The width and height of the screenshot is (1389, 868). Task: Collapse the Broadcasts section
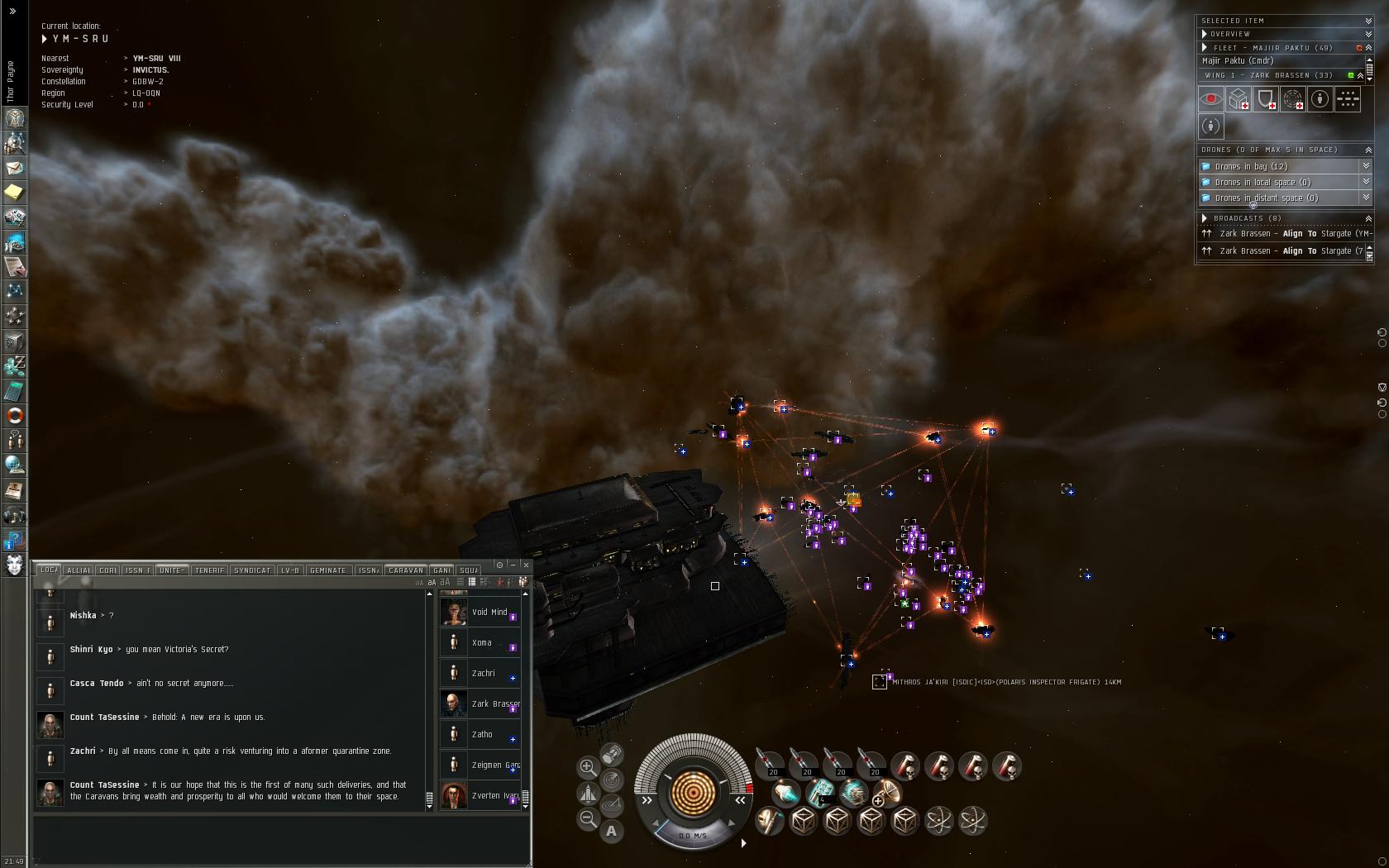click(x=1368, y=218)
